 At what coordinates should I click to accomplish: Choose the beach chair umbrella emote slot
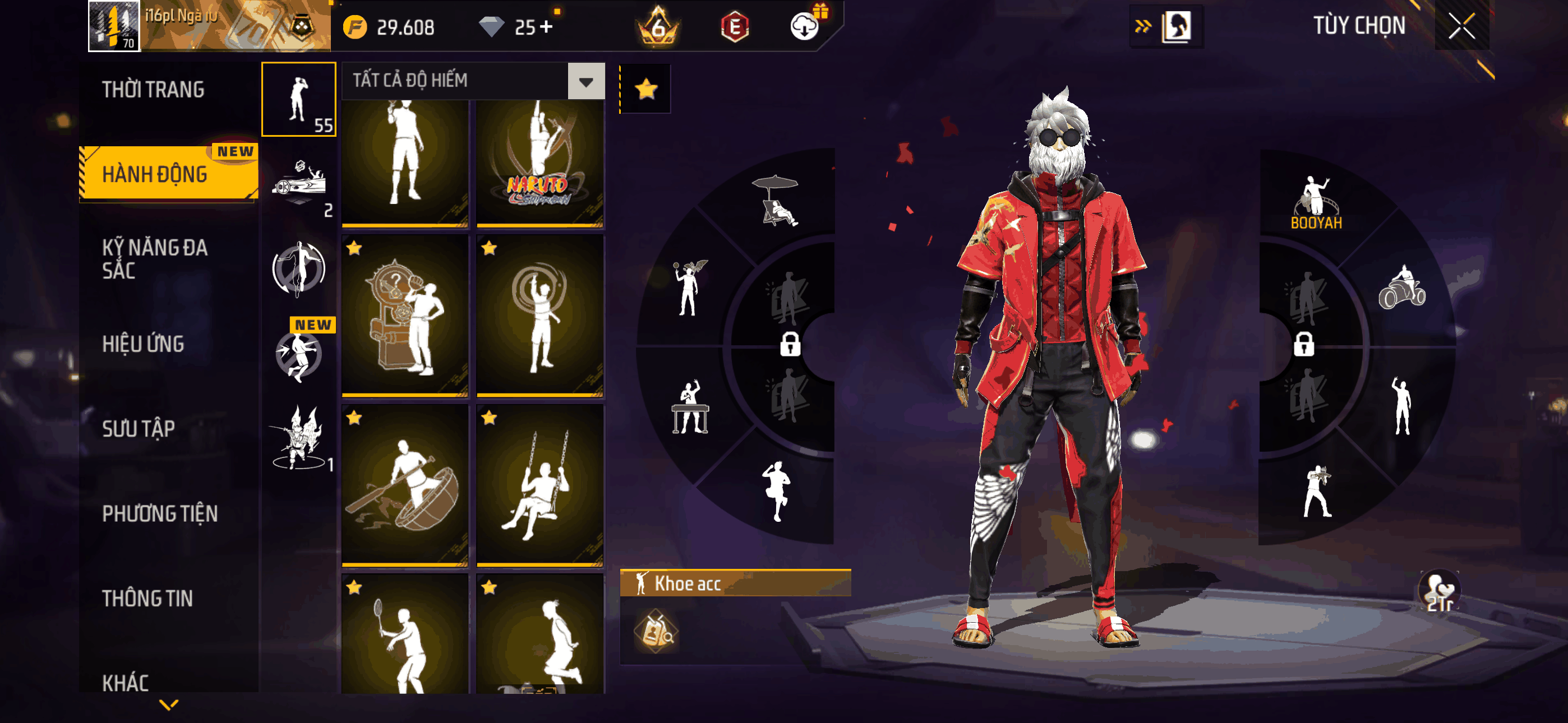click(x=776, y=201)
